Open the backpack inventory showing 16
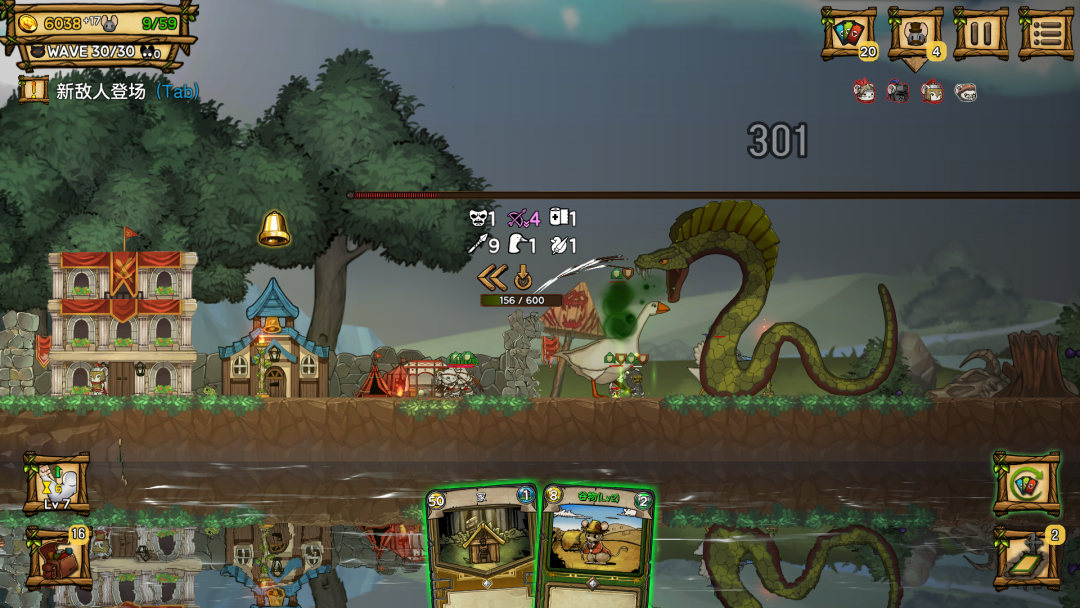The height and width of the screenshot is (608, 1080). point(58,557)
